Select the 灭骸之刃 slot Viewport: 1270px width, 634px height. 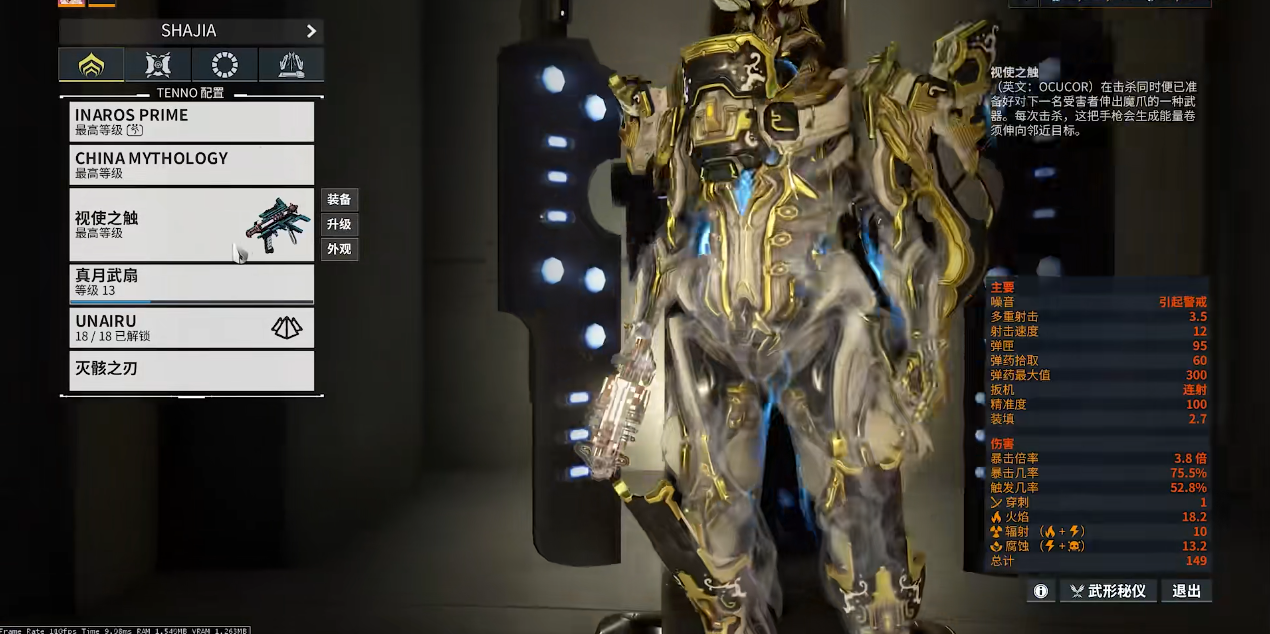(192, 369)
